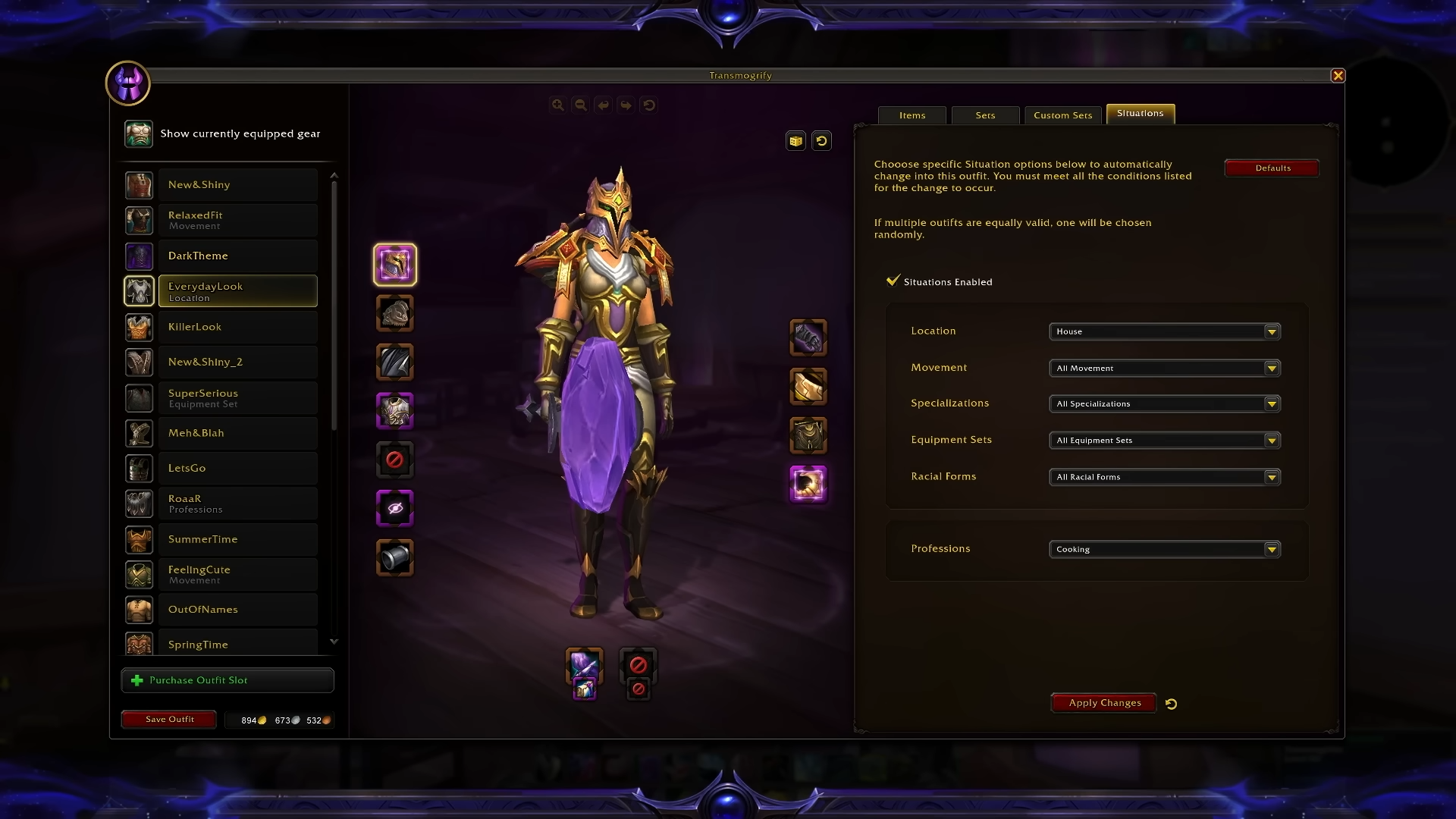Rotate the character model right

pyautogui.click(x=626, y=105)
